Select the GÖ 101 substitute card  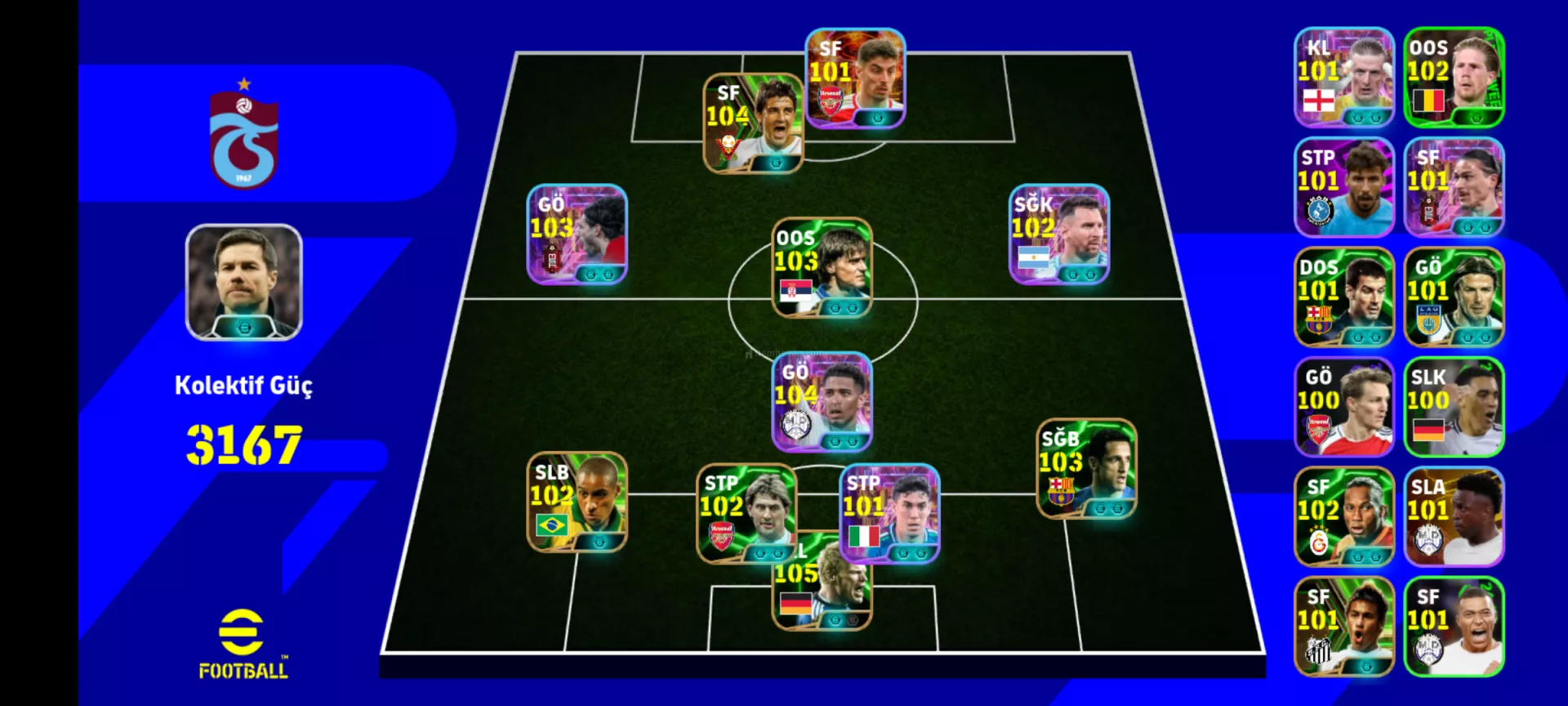coord(1454,297)
